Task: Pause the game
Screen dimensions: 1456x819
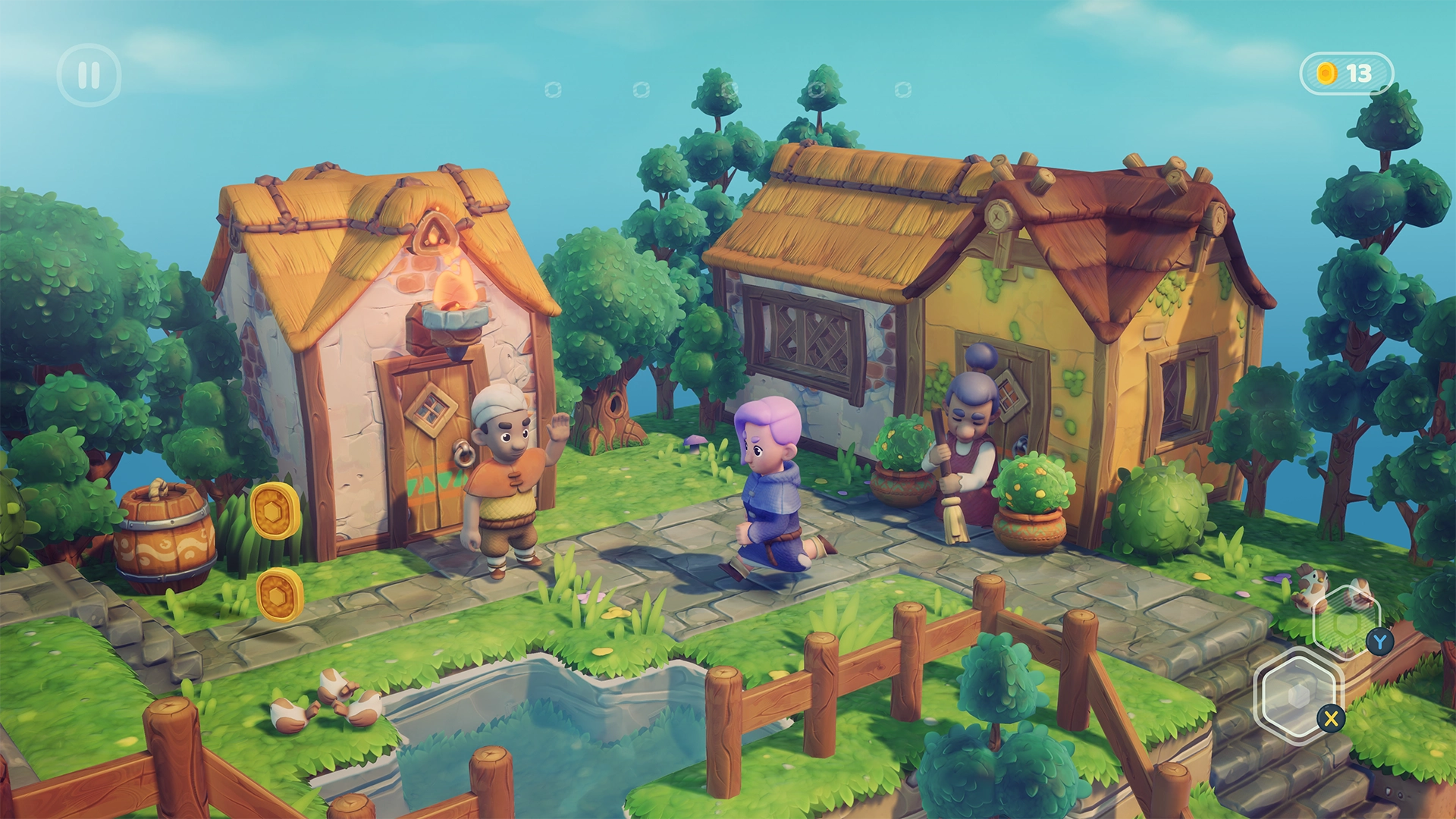Action: click(89, 74)
